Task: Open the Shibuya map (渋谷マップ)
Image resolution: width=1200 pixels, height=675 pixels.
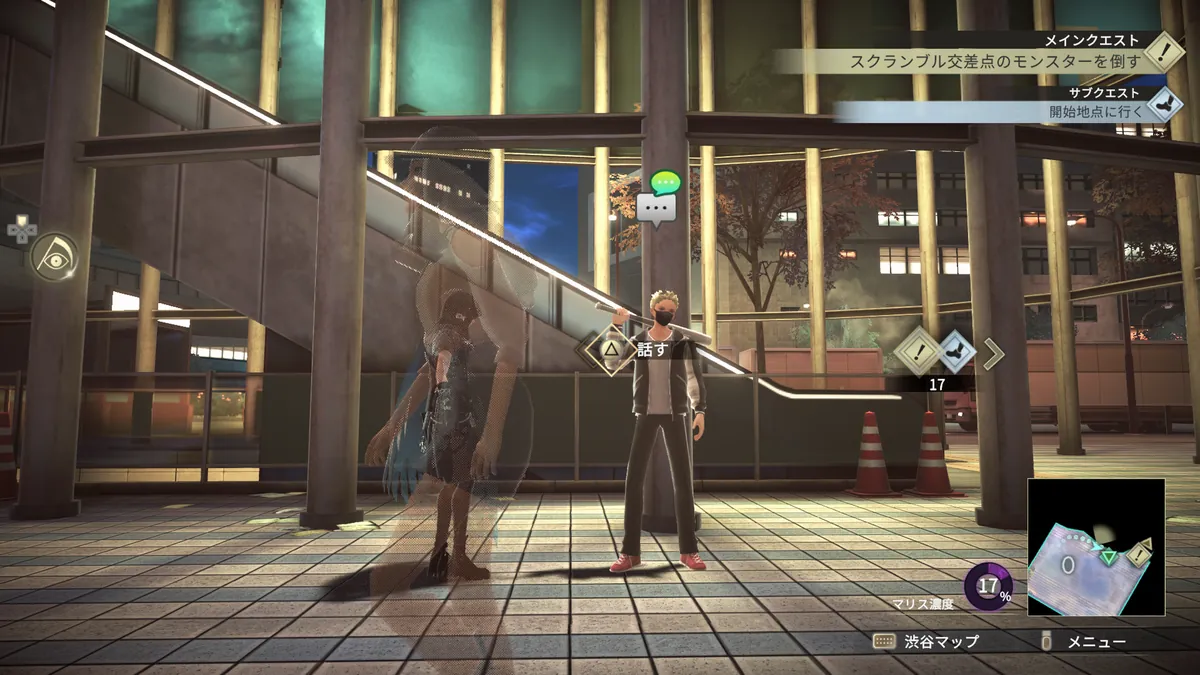Action: [926, 642]
